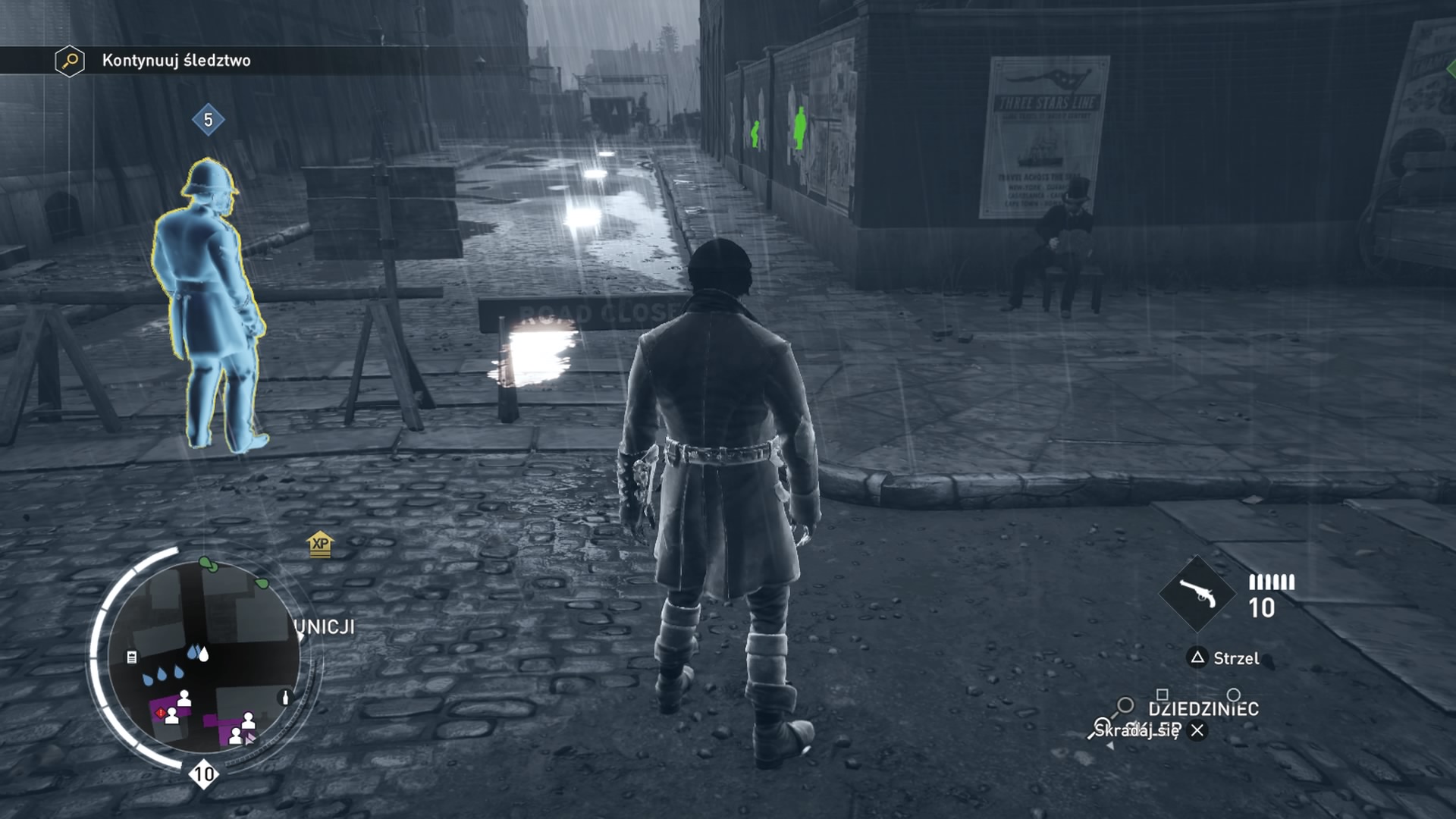Click the Strzel action label

click(1237, 658)
